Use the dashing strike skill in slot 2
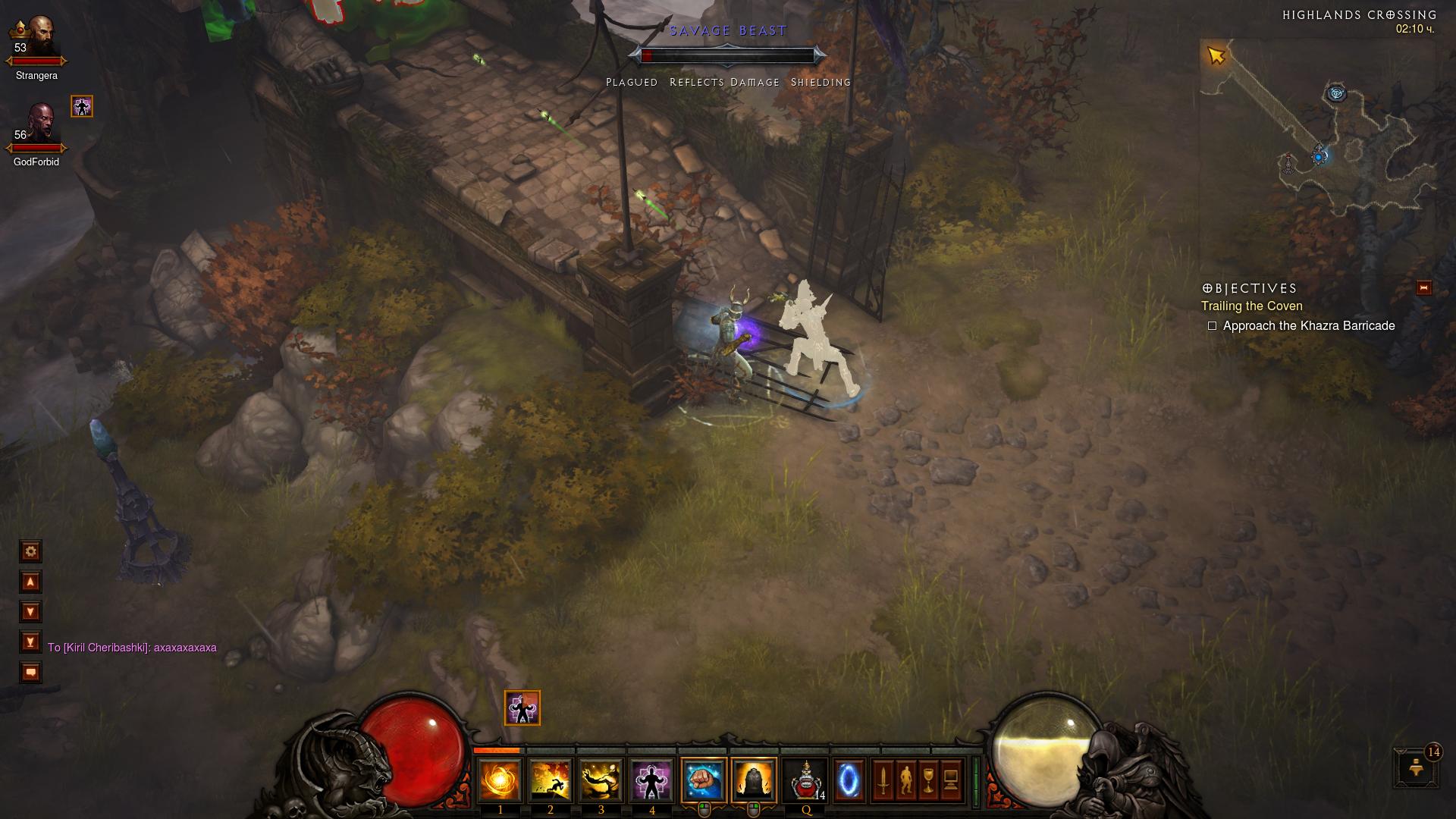1456x819 pixels. tap(551, 780)
